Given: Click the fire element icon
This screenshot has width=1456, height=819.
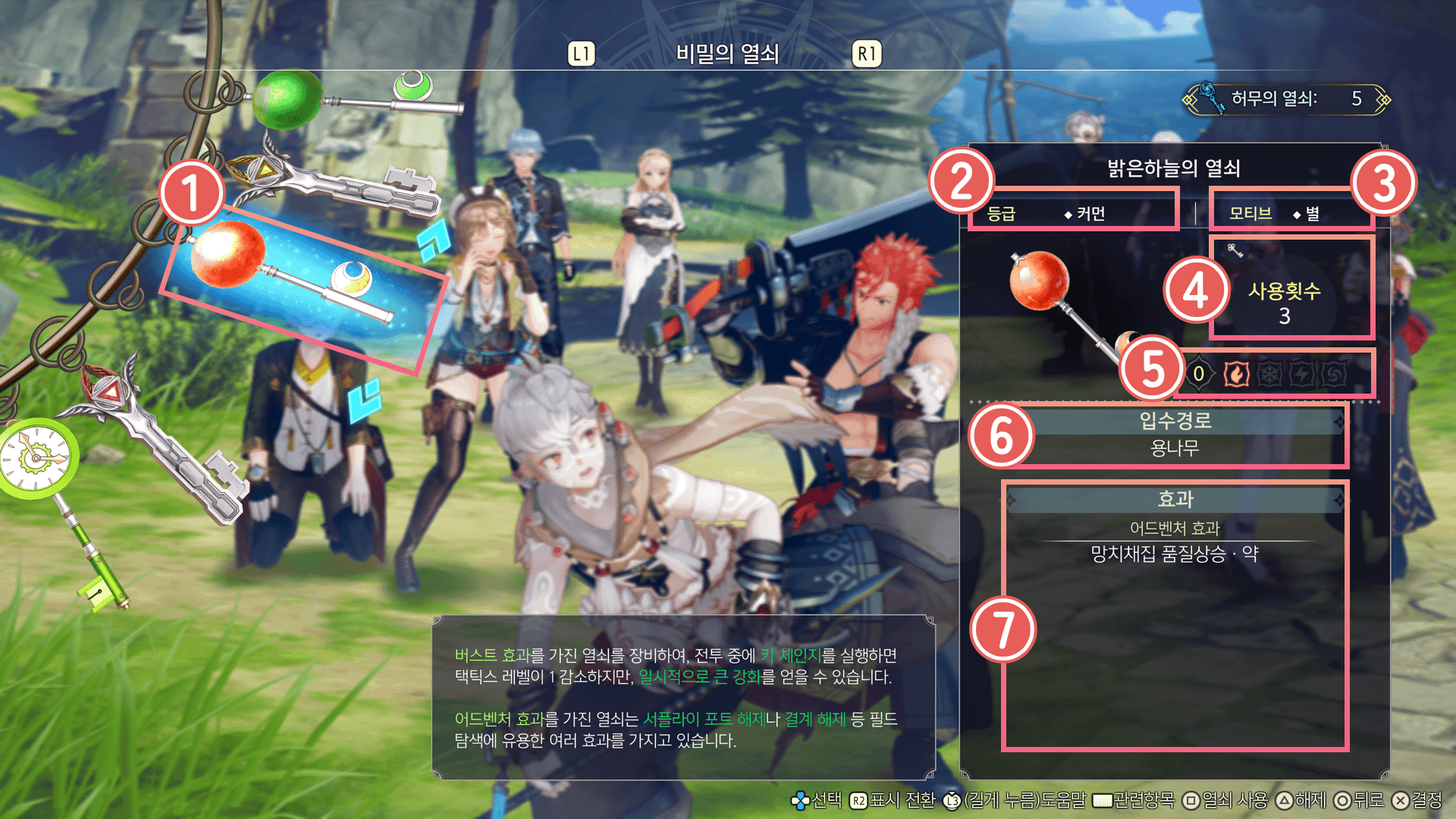Looking at the screenshot, I should pyautogui.click(x=1236, y=374).
